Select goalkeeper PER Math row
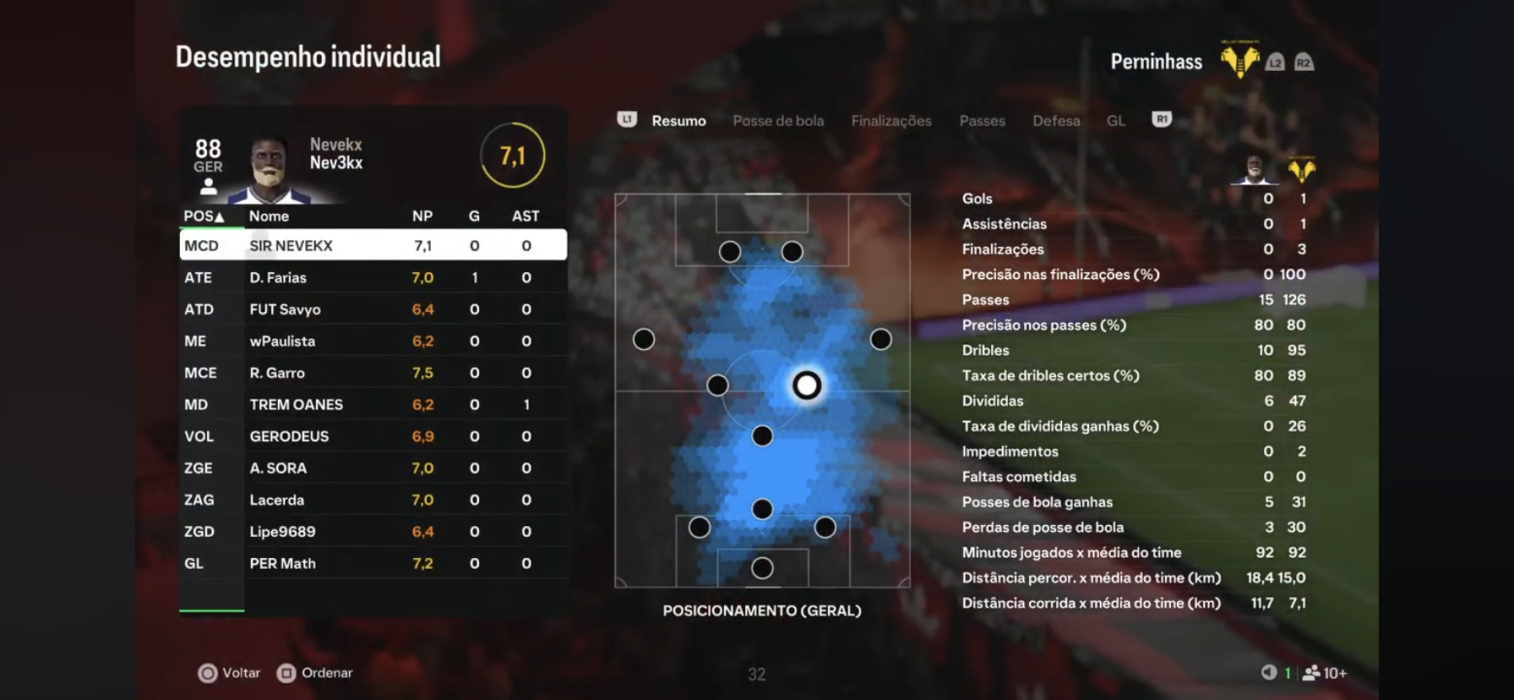Screen dimensions: 1514x700 372,564
